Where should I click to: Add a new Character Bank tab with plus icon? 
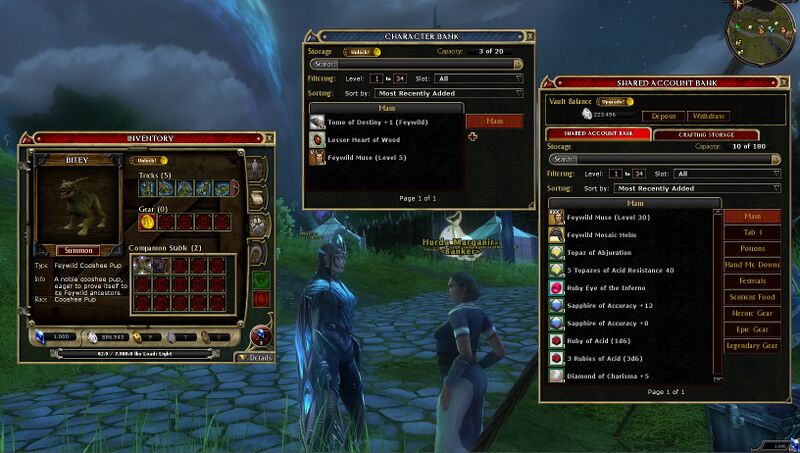tap(473, 137)
